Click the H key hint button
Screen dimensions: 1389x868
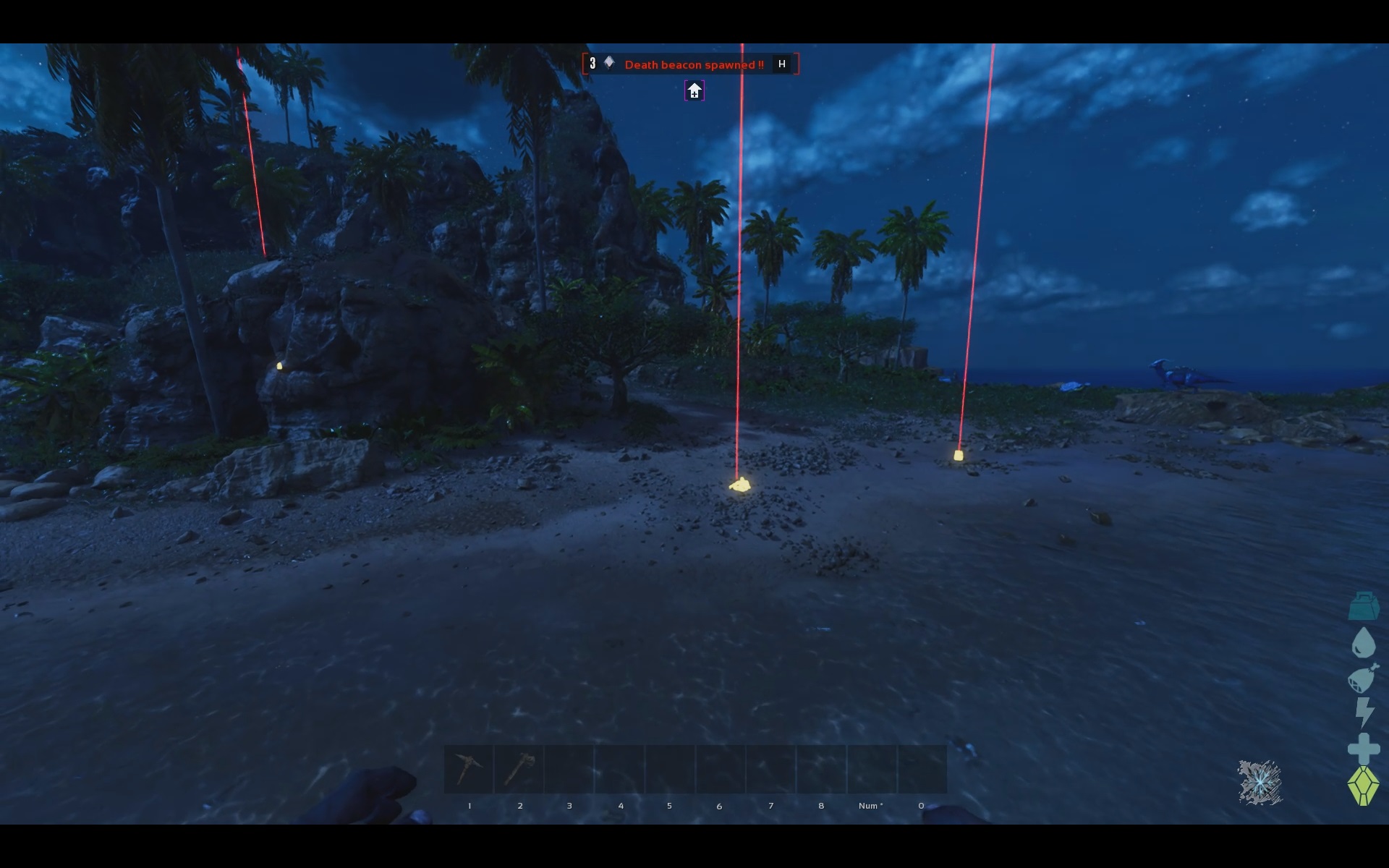pos(781,64)
